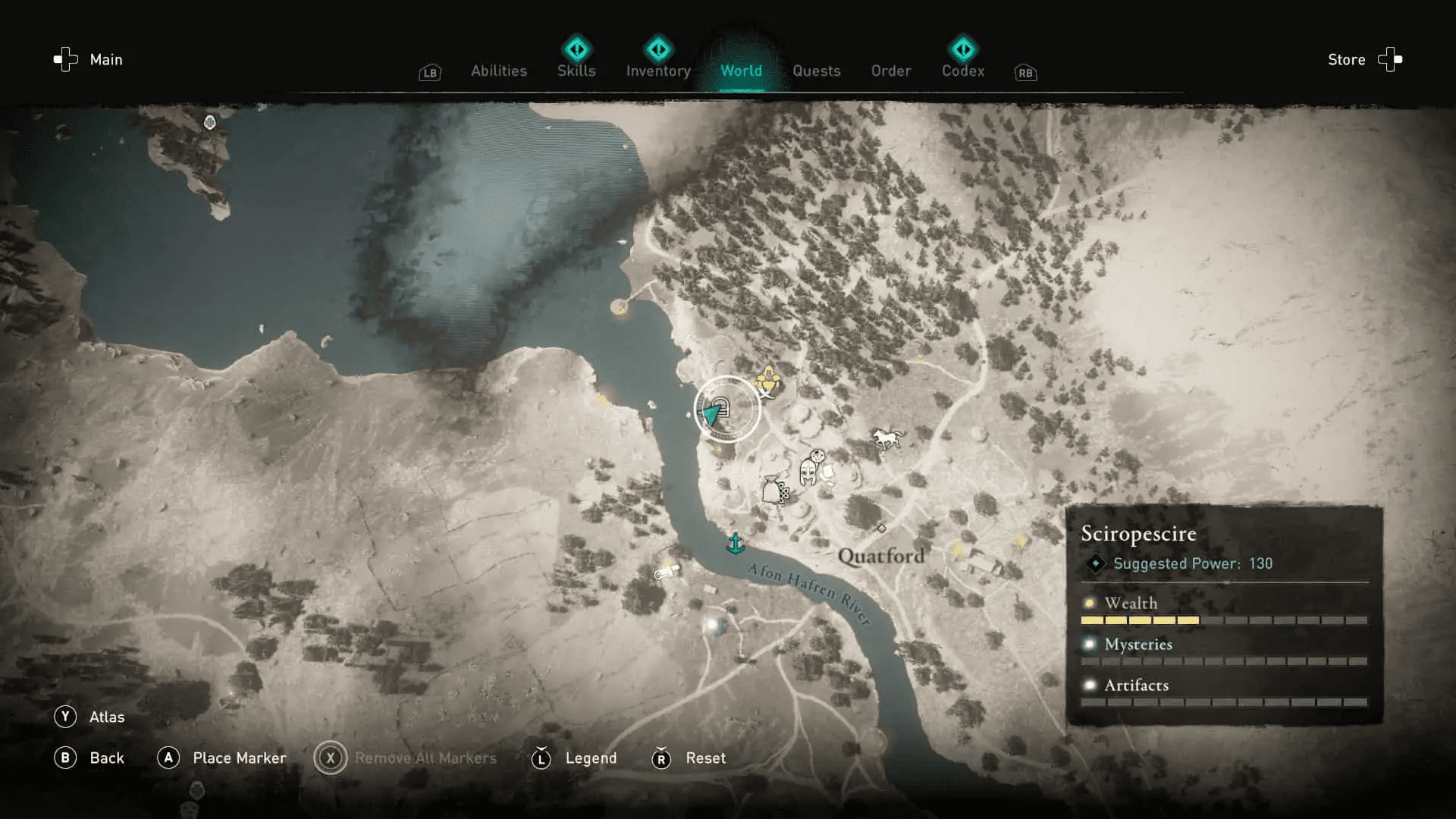Click the LB page-left button
The width and height of the screenshot is (1456, 819).
point(429,73)
